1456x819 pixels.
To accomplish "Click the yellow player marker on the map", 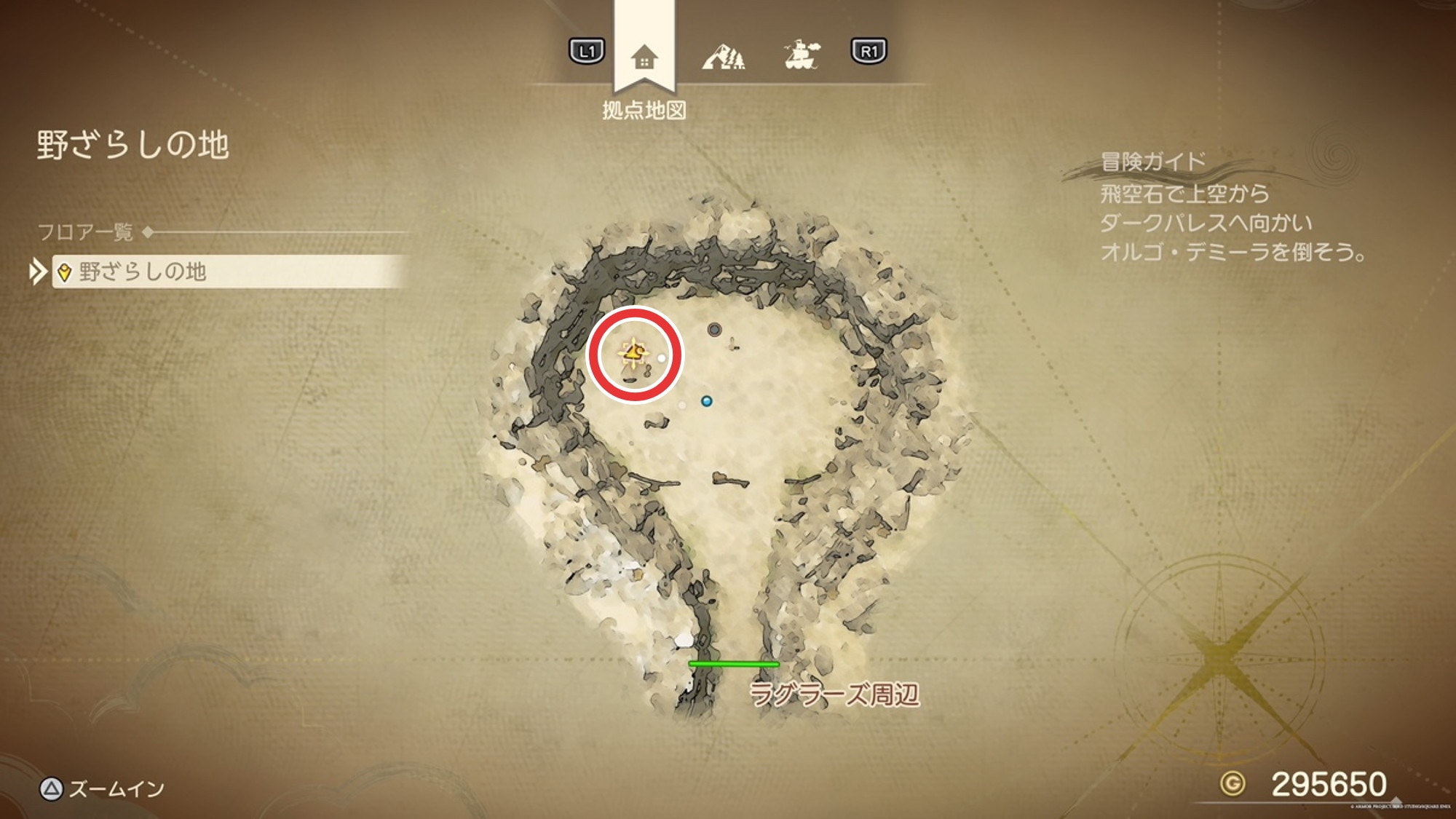I will [633, 353].
